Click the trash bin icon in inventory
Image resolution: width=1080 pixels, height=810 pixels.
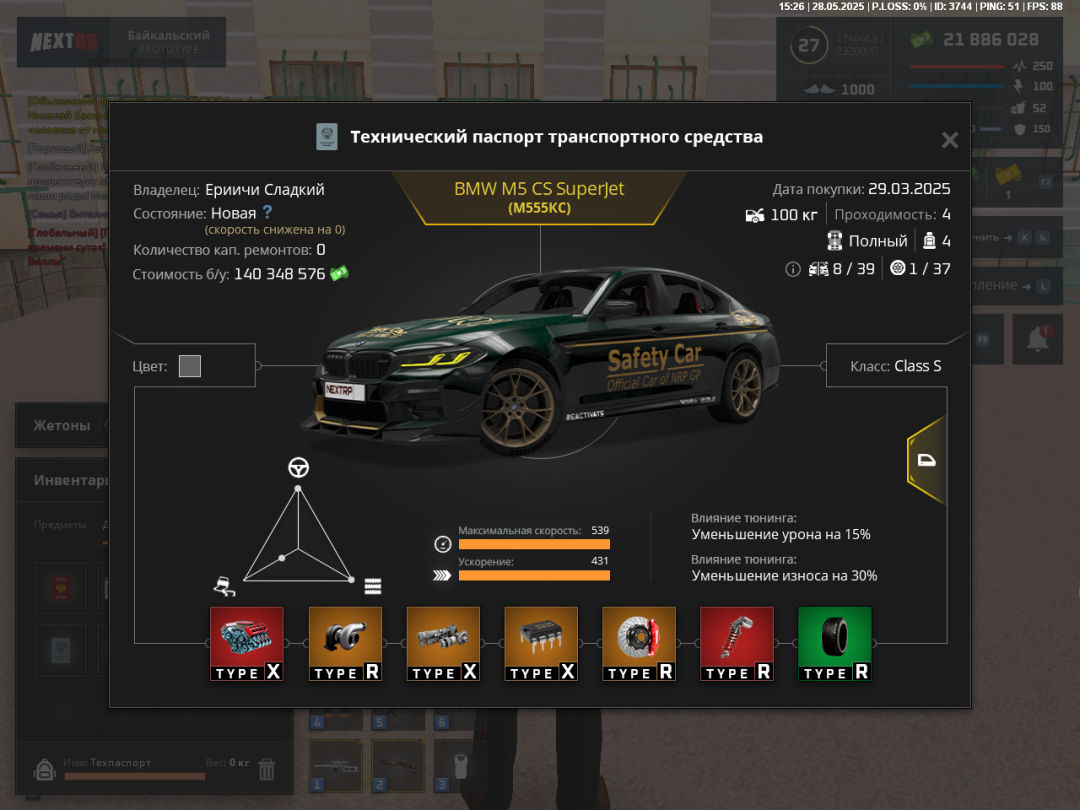[x=267, y=769]
